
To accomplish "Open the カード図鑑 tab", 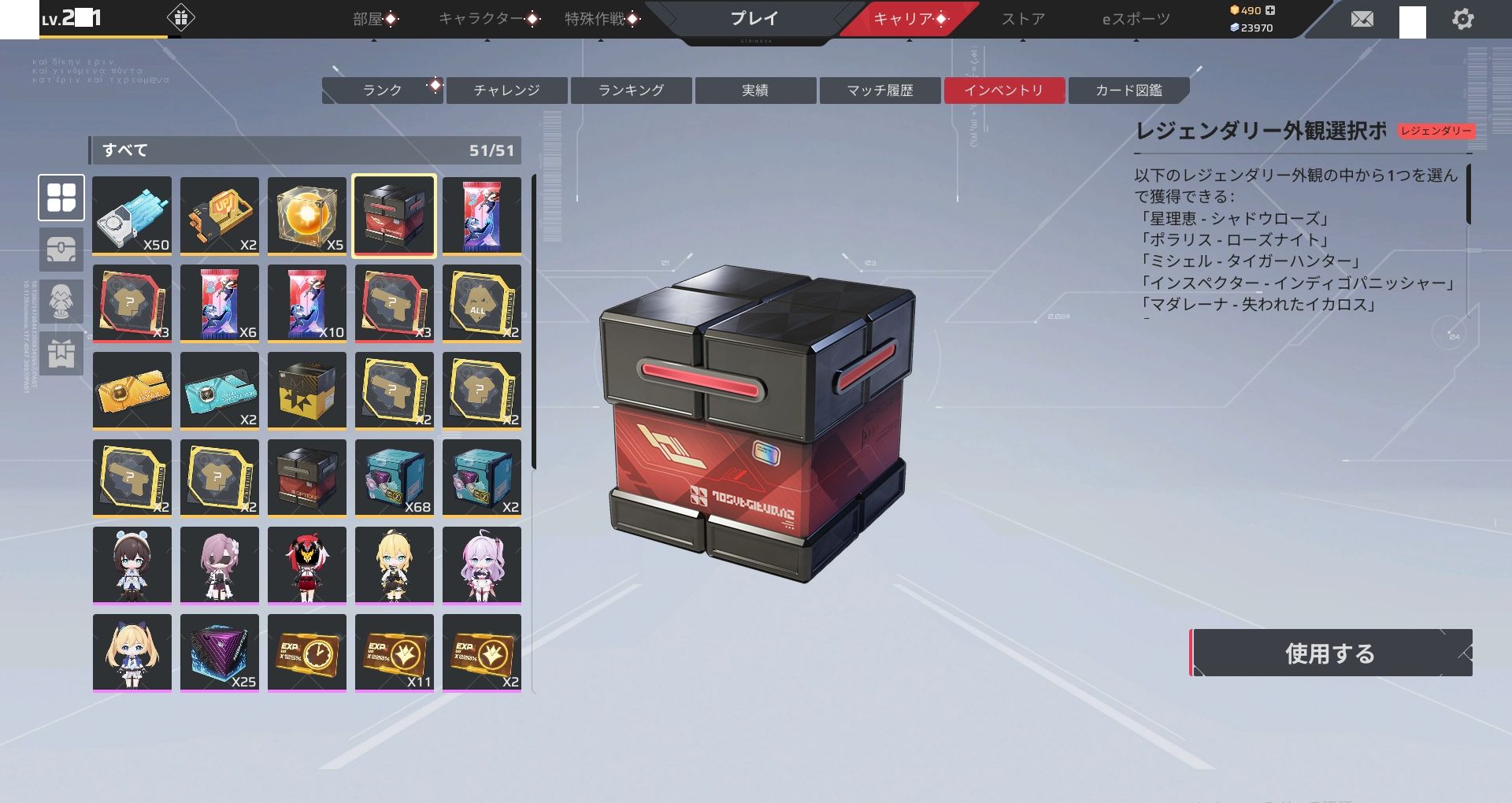I will point(1128,91).
